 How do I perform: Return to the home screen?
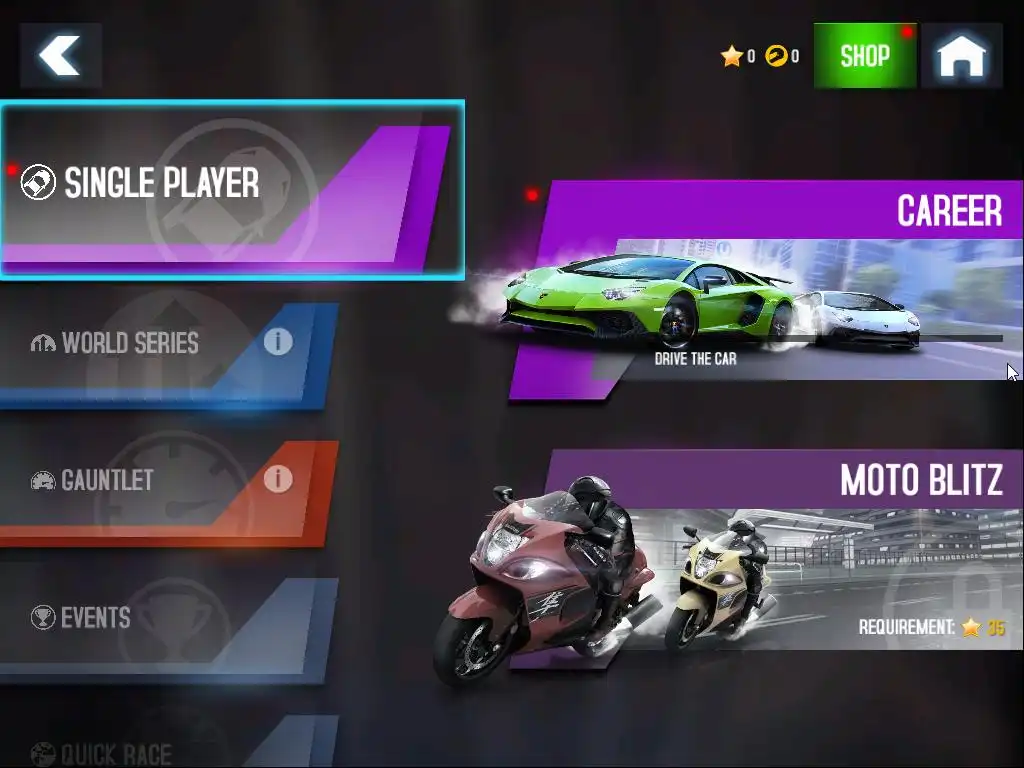point(961,56)
